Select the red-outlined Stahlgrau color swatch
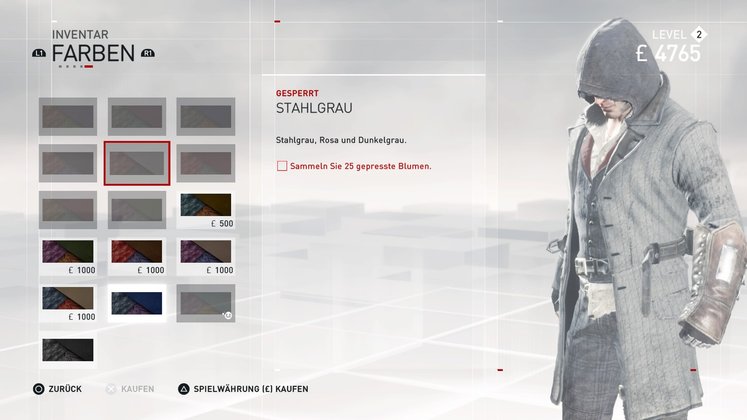Screen dimensions: 747x420 tap(137, 163)
